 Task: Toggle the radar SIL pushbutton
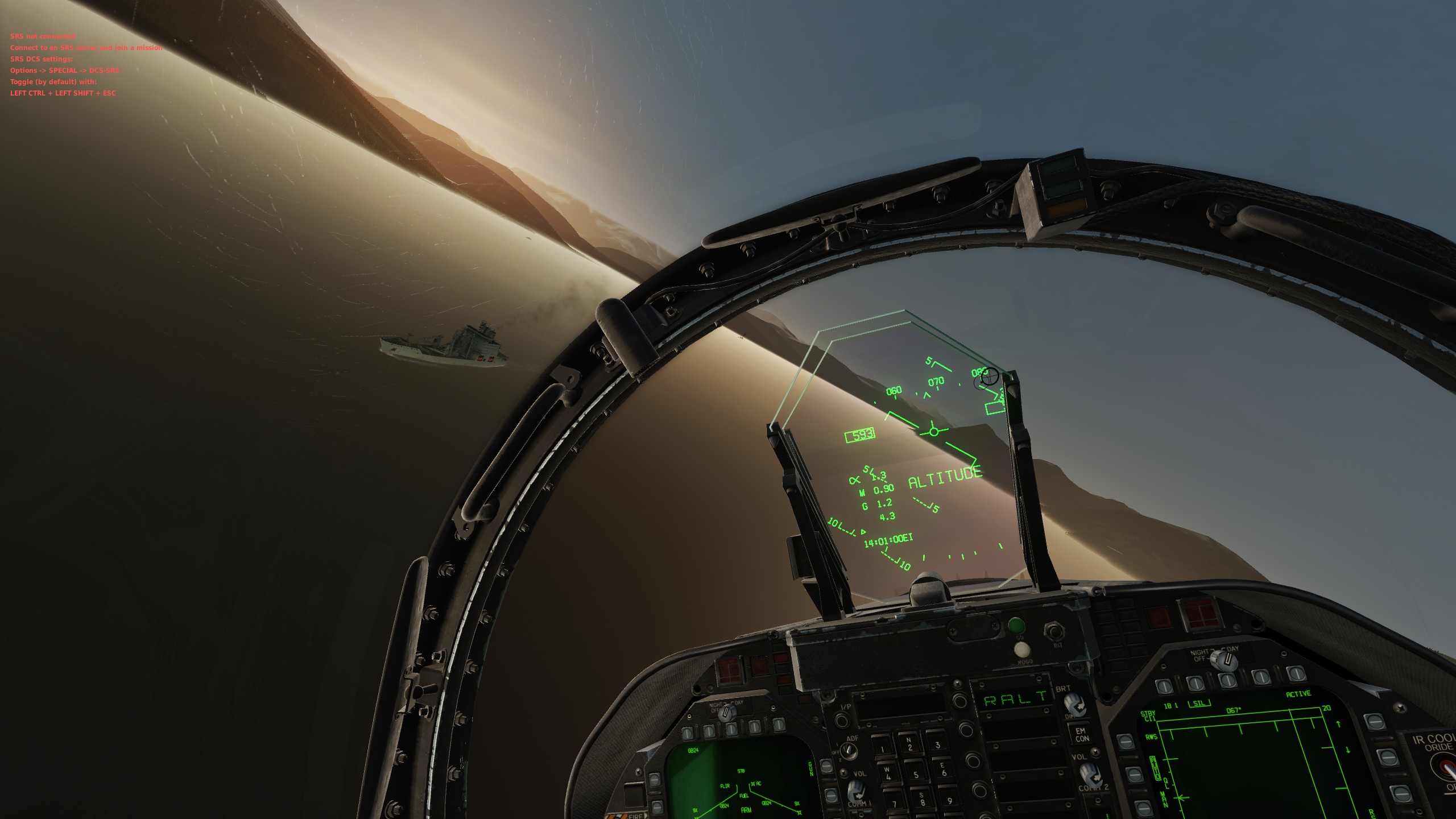[x=1195, y=684]
